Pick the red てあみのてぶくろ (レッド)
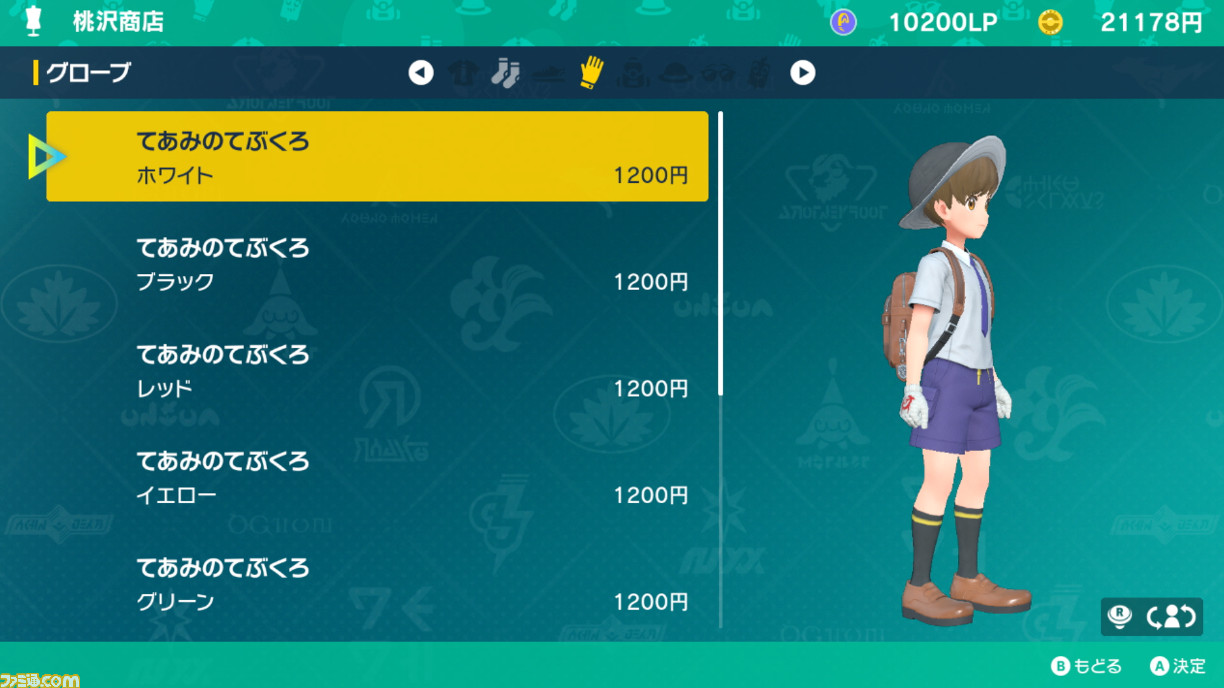This screenshot has width=1224, height=688. (377, 371)
